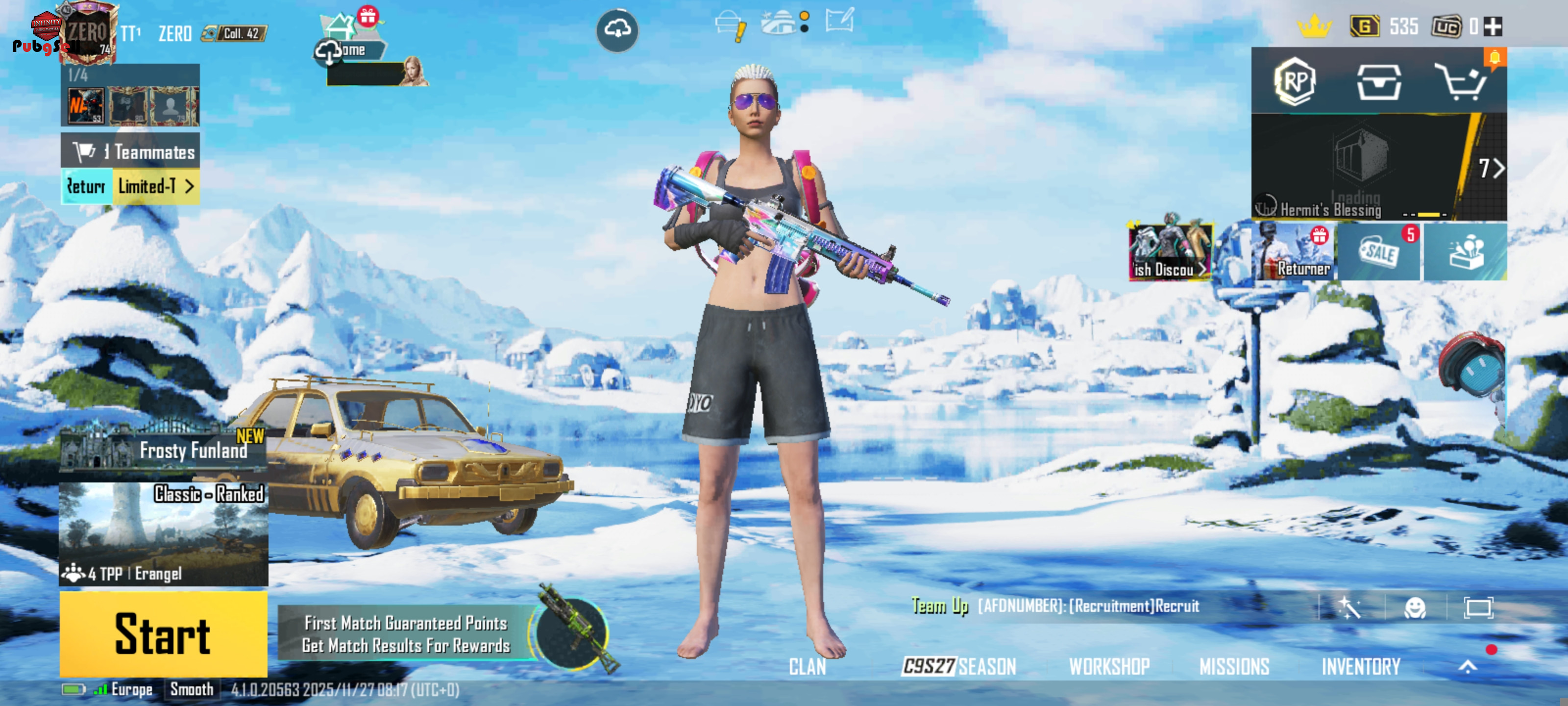Open the emote smiley face icon
Screen dimensions: 1568x706
point(1415,607)
